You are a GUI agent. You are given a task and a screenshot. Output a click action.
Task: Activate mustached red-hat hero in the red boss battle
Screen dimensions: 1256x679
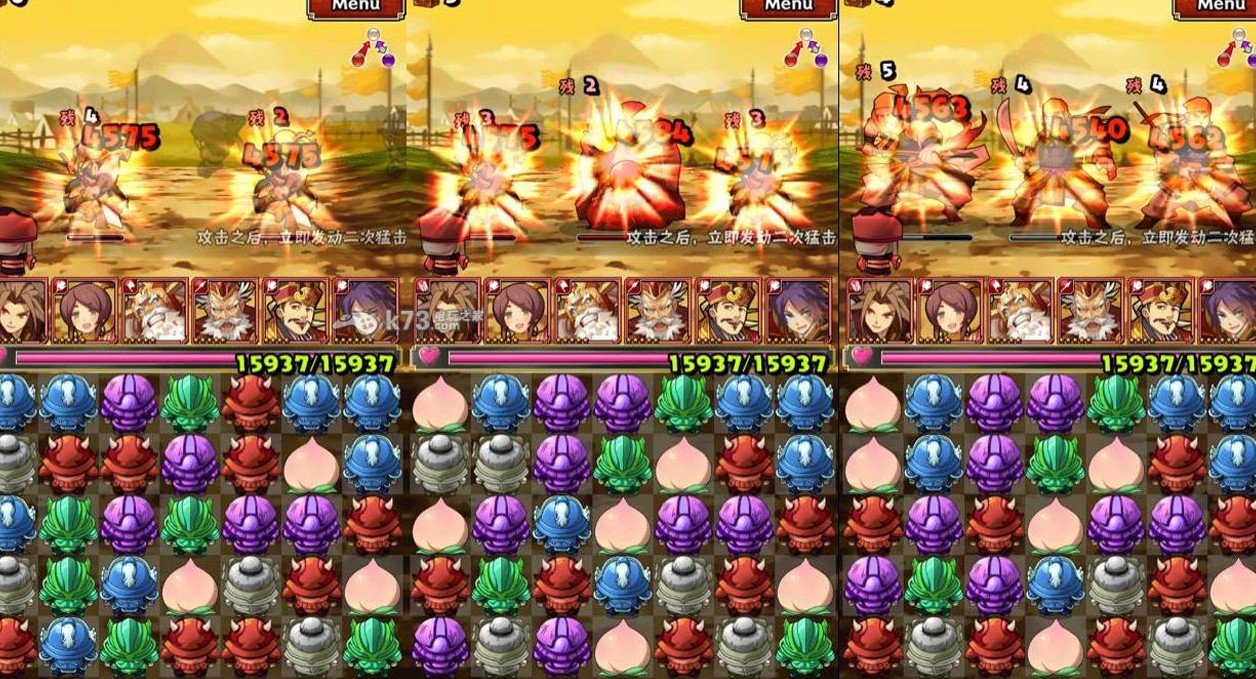click(x=727, y=311)
